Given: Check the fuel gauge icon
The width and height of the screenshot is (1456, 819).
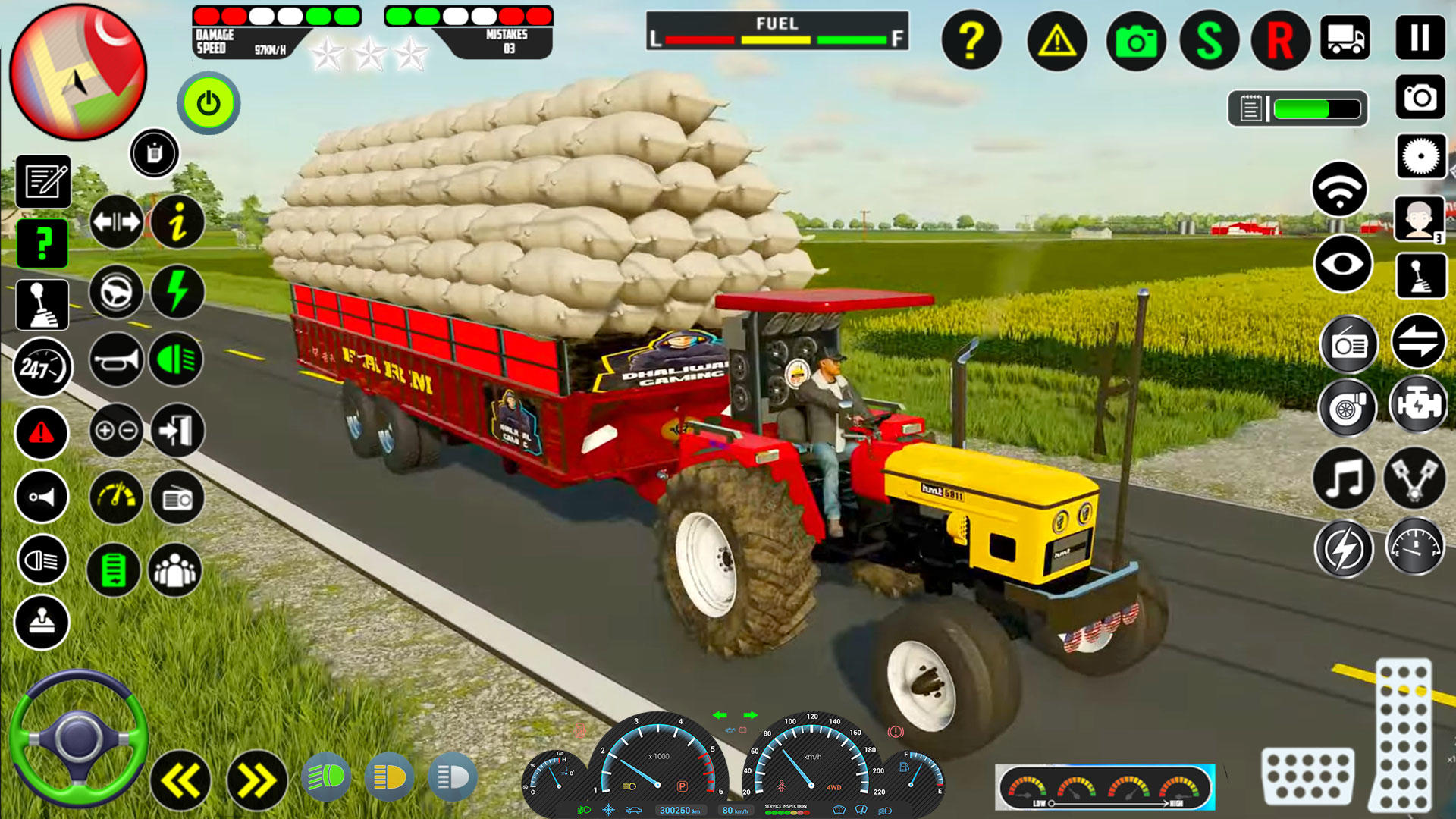Looking at the screenshot, I should (x=1417, y=544).
